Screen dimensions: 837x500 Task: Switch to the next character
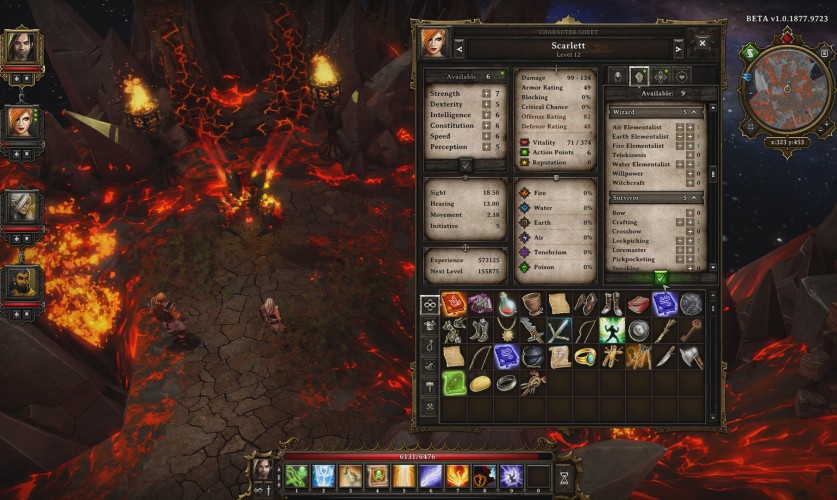click(679, 48)
